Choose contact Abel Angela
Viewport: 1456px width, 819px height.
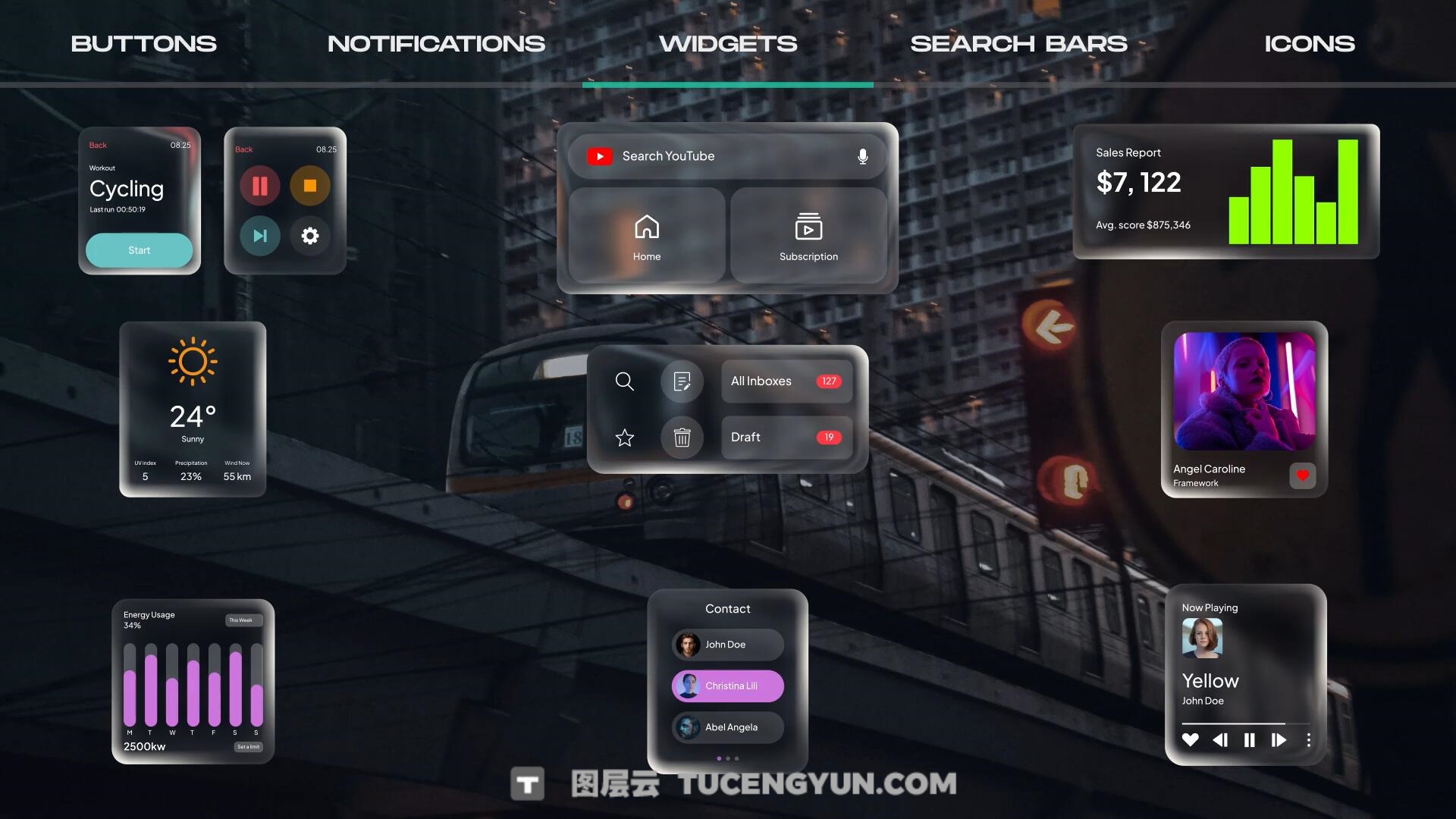(727, 727)
